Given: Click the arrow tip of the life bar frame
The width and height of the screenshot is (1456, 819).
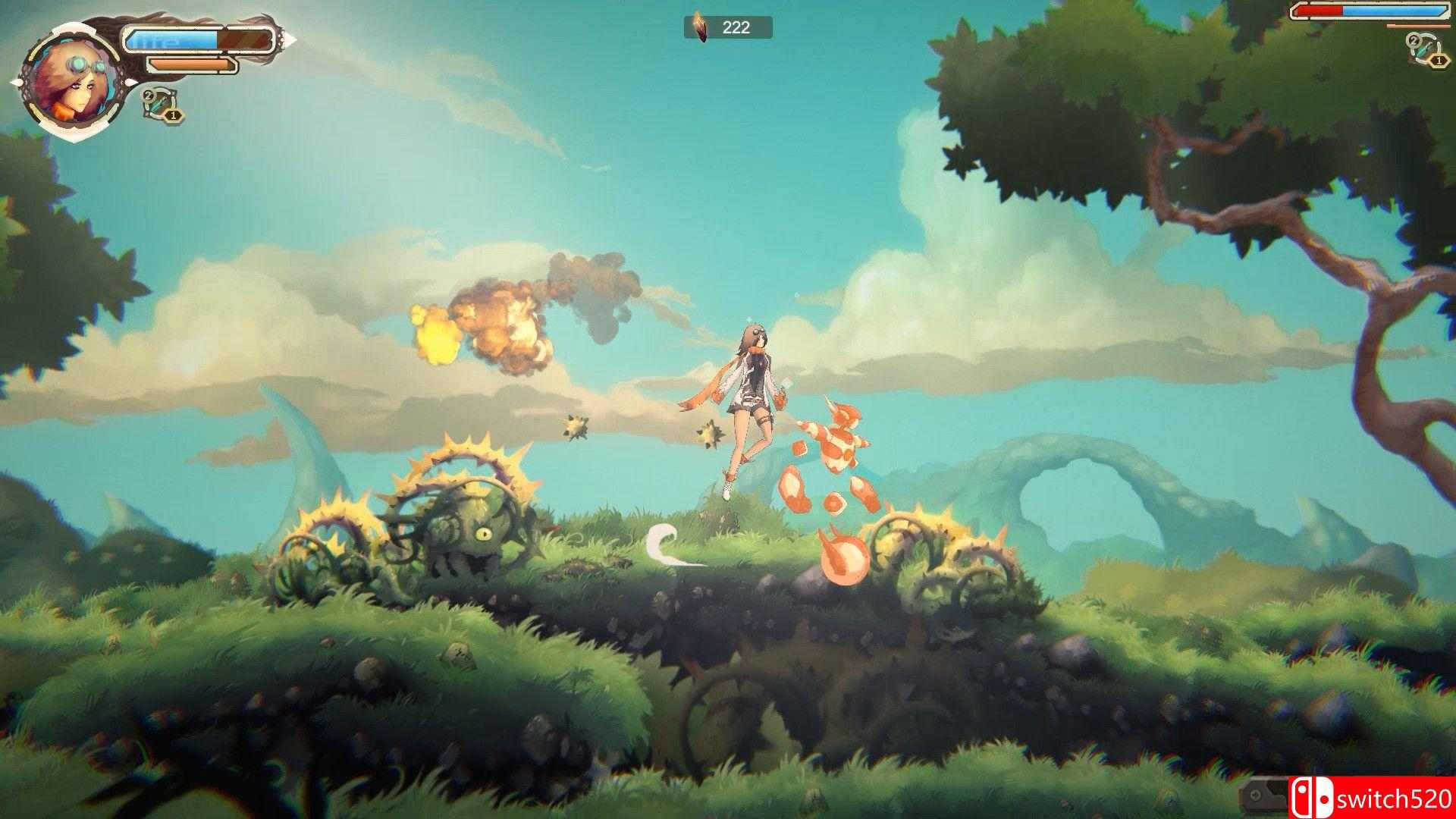Looking at the screenshot, I should point(288,38).
